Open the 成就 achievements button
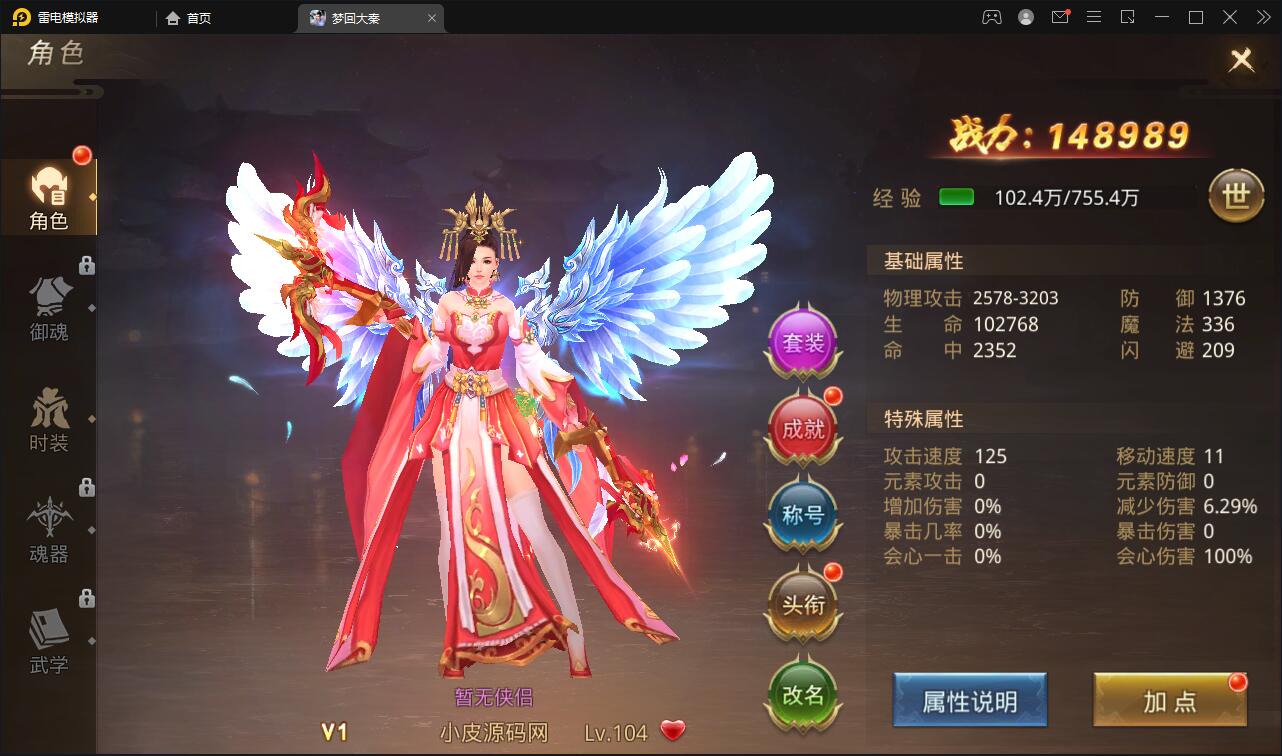Viewport: 1282px width, 756px height. (803, 428)
